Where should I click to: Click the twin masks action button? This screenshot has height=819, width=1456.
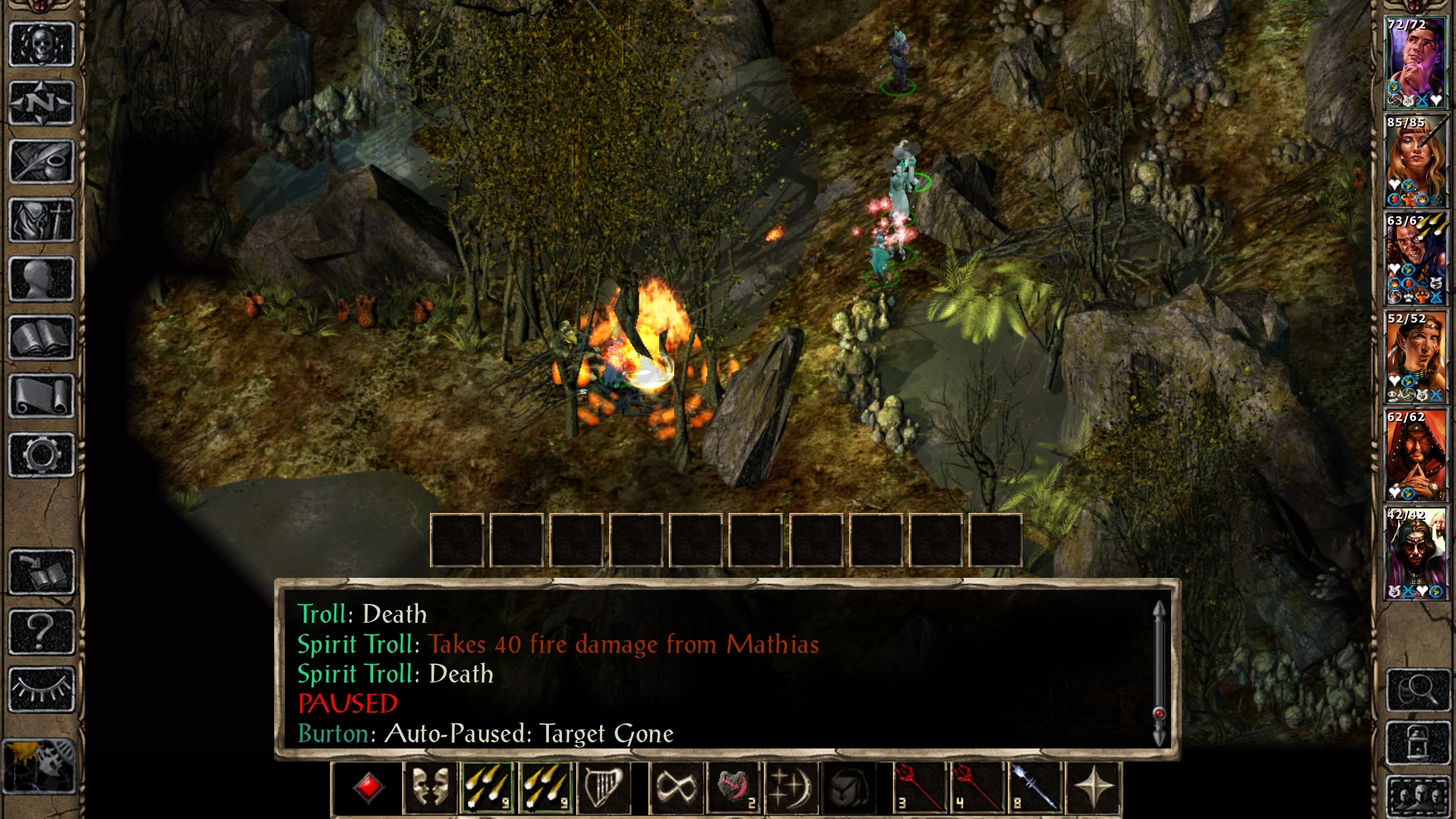click(x=430, y=788)
